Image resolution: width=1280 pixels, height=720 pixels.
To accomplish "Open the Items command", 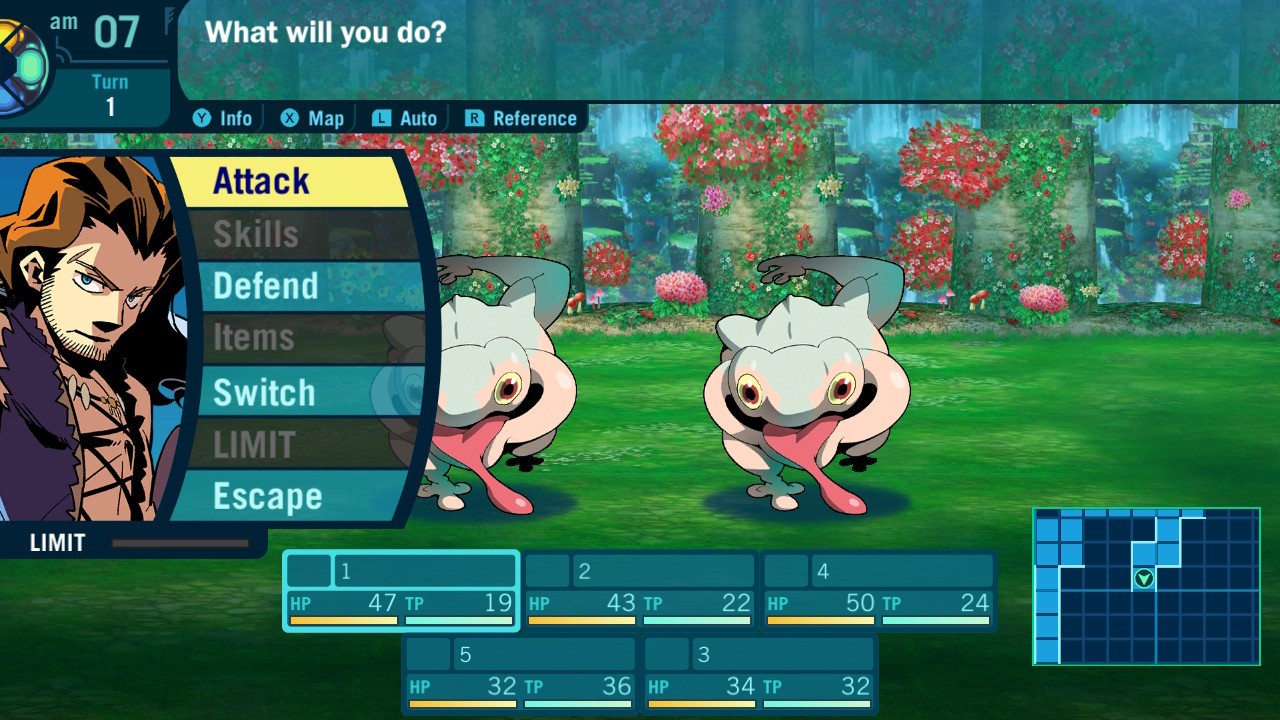I will [290, 338].
